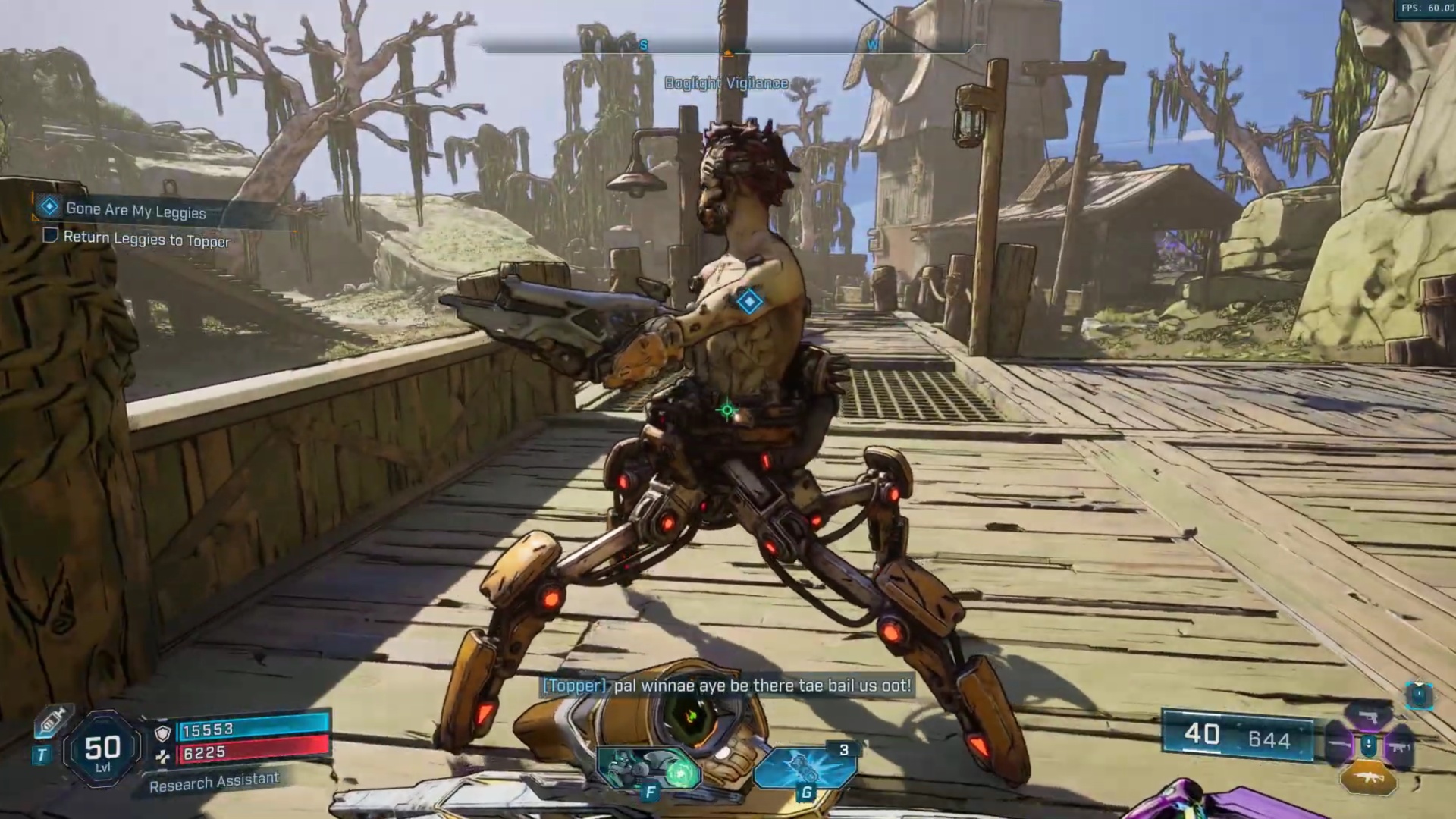This screenshot has height=819, width=1456.
Task: Switch to the submachine gun weapon slot
Action: coord(1398,747)
